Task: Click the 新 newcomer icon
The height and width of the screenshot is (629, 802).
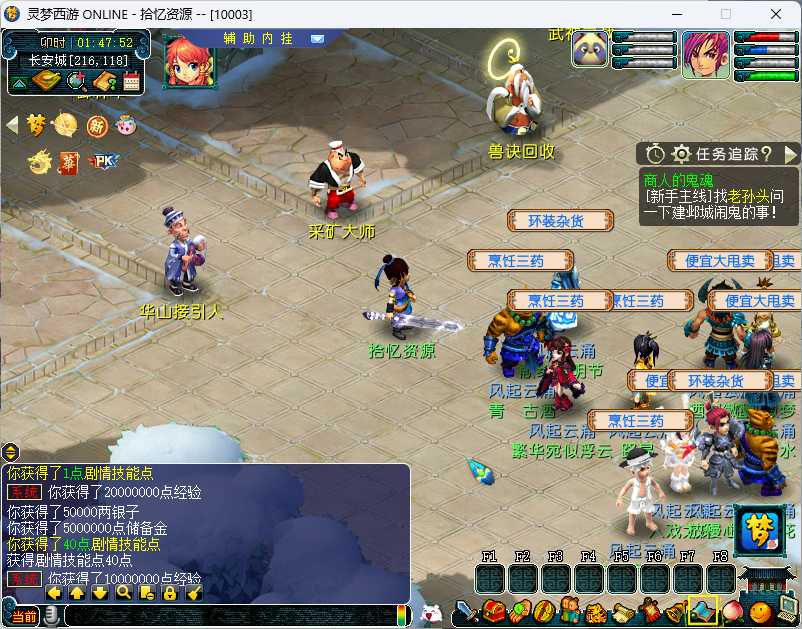Action: pyautogui.click(x=97, y=125)
